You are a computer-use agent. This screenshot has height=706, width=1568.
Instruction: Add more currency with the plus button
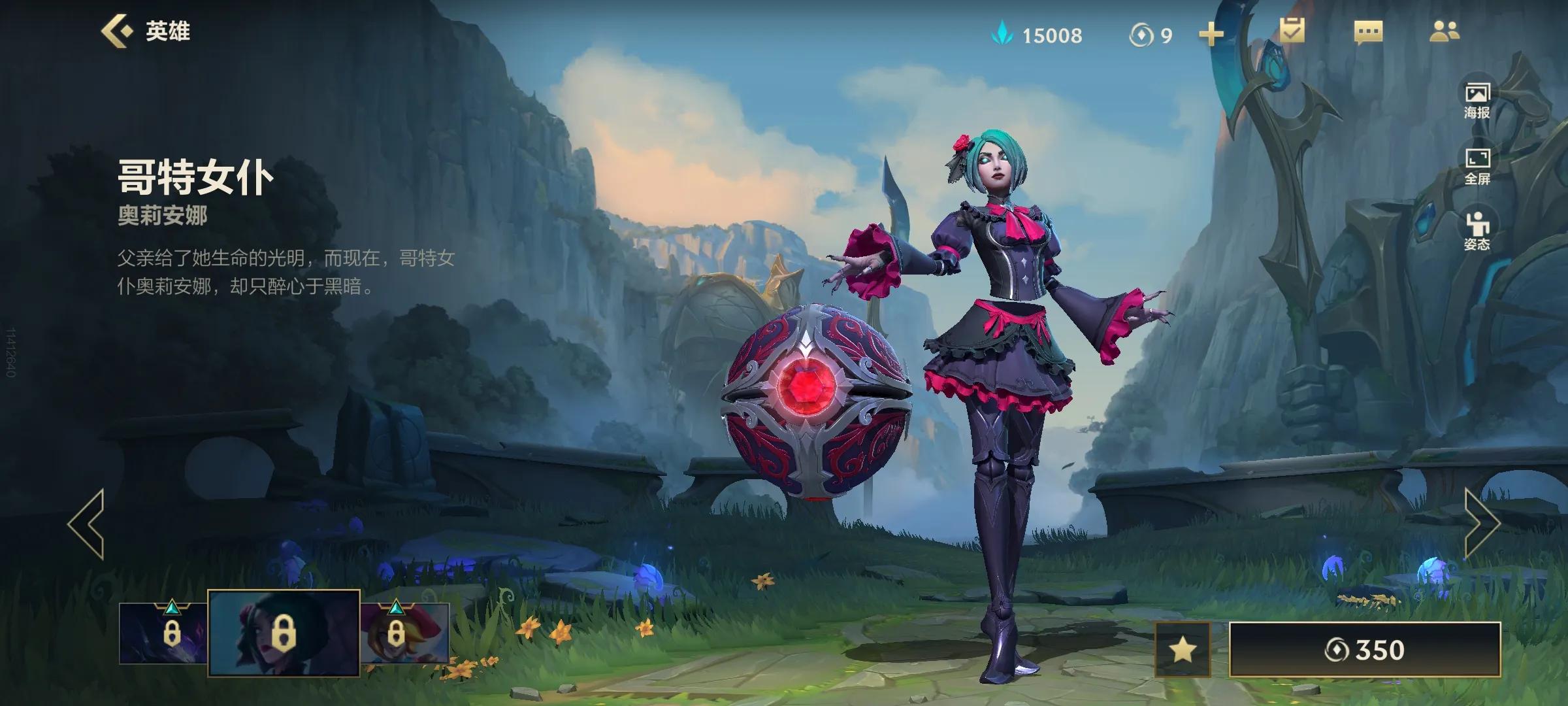[x=1211, y=35]
